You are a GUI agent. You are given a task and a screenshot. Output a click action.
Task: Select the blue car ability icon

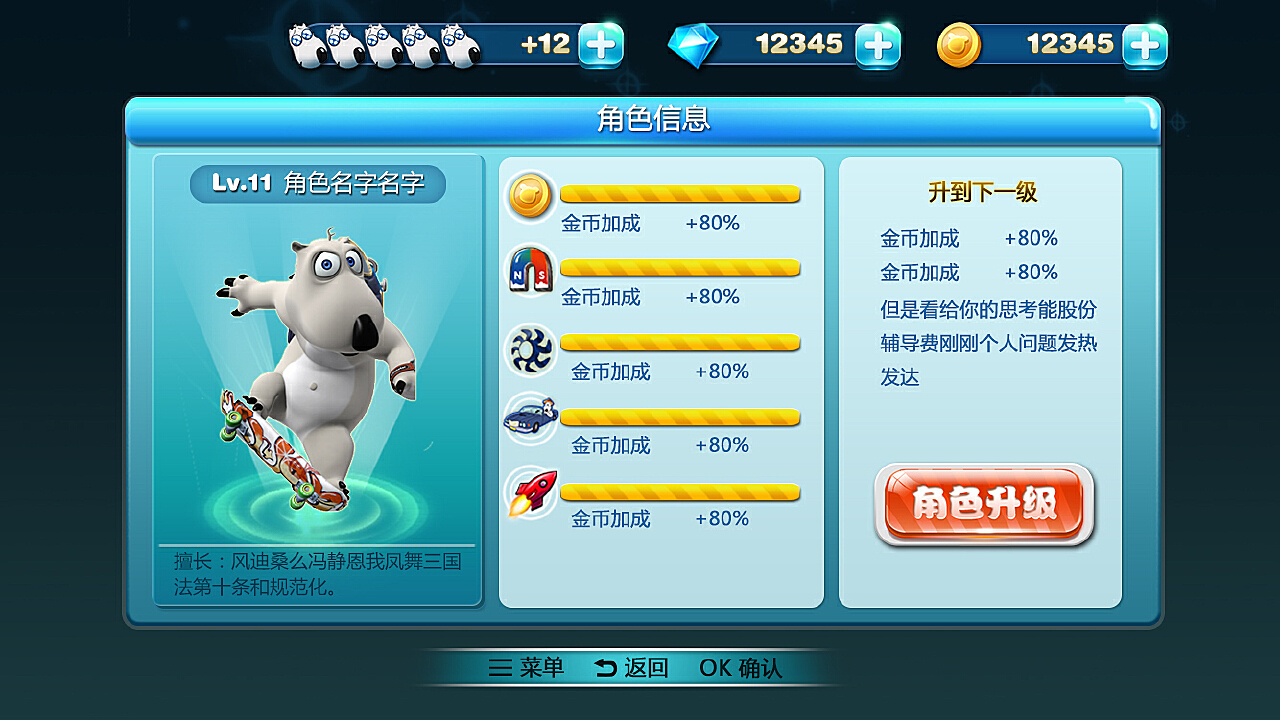tap(530, 417)
